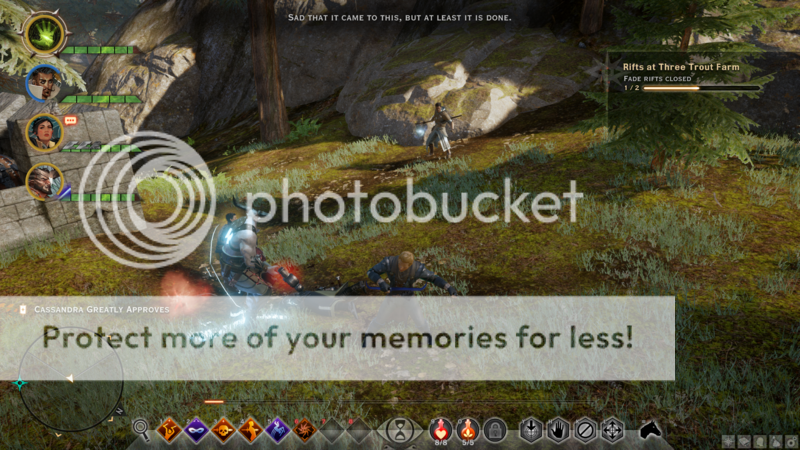Issue the open hand hold command
This screenshot has width=800, height=450.
click(x=560, y=430)
